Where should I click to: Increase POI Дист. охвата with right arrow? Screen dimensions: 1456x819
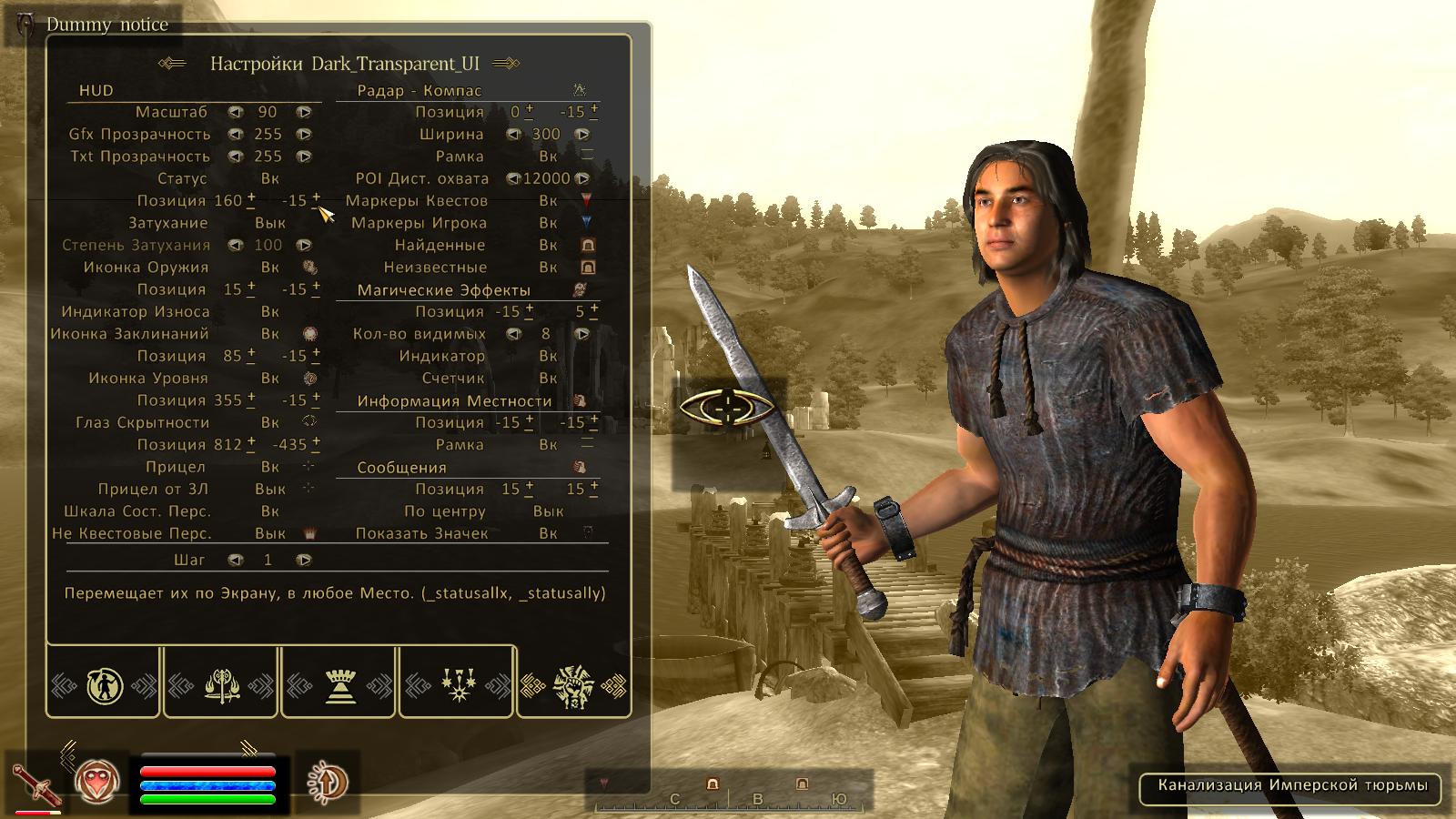click(582, 179)
